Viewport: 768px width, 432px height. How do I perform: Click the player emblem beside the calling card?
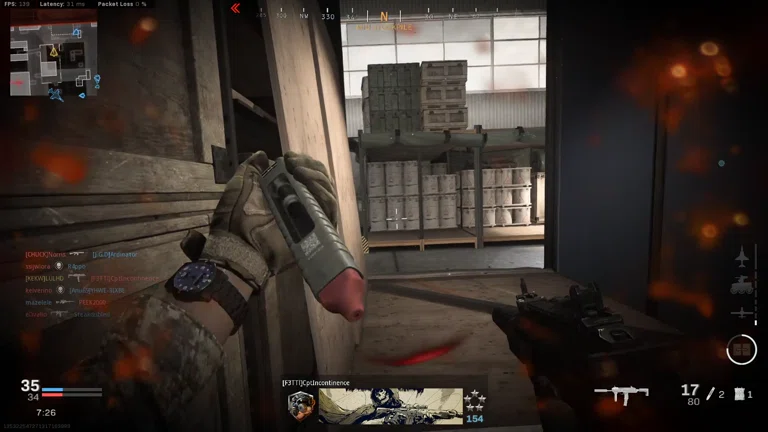pos(300,405)
